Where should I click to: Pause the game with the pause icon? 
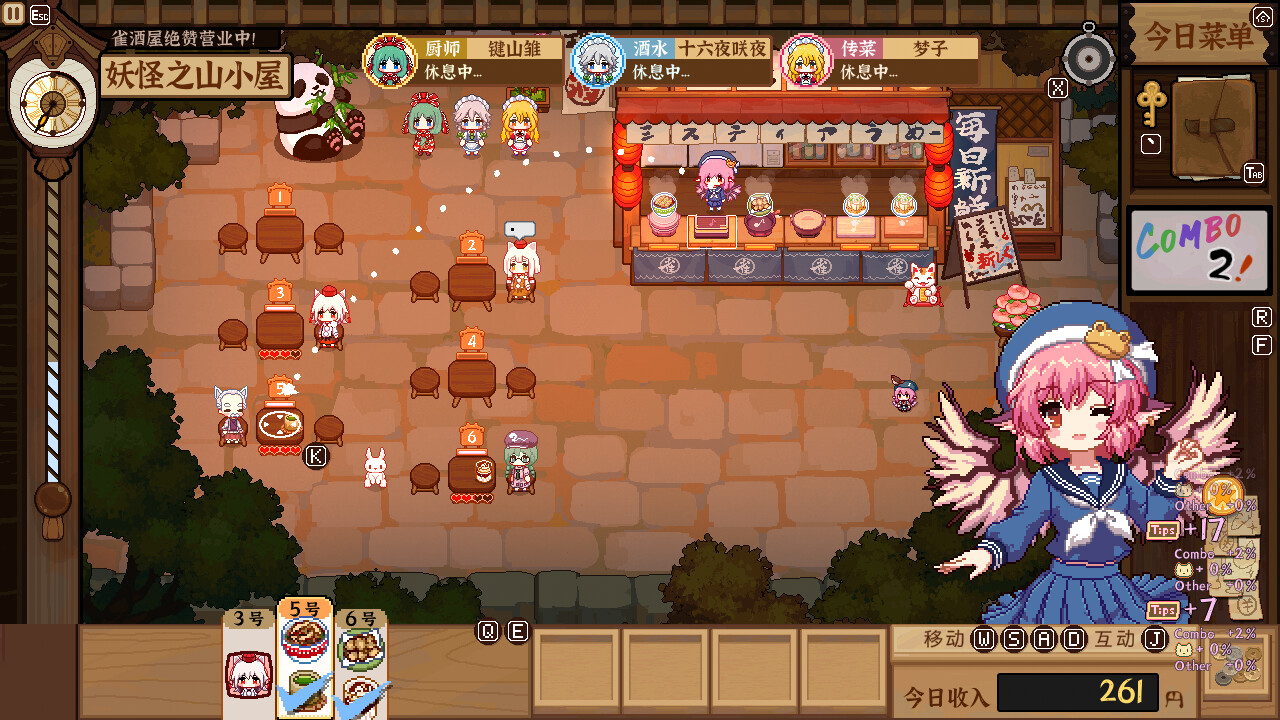coord(13,13)
